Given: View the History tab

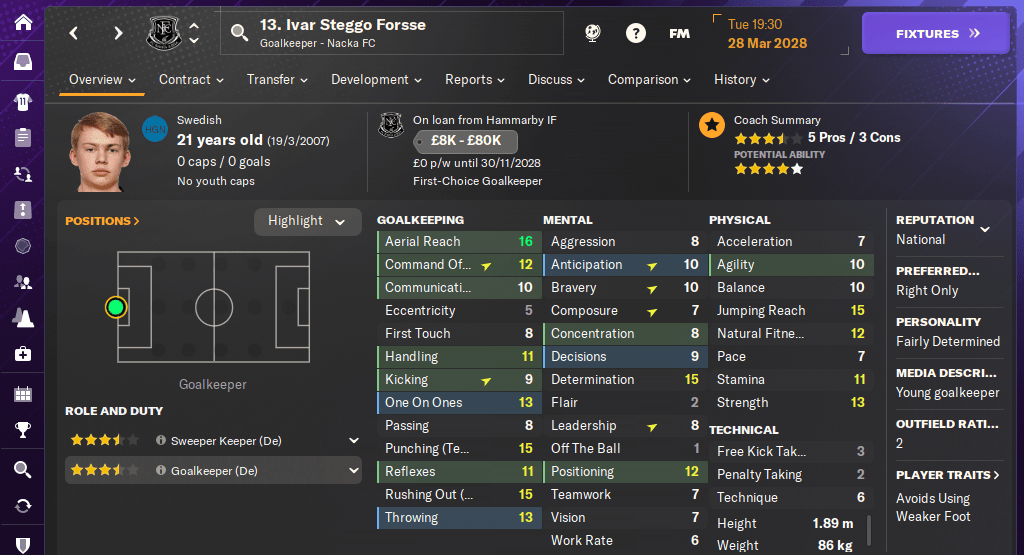Looking at the screenshot, I should point(741,80).
